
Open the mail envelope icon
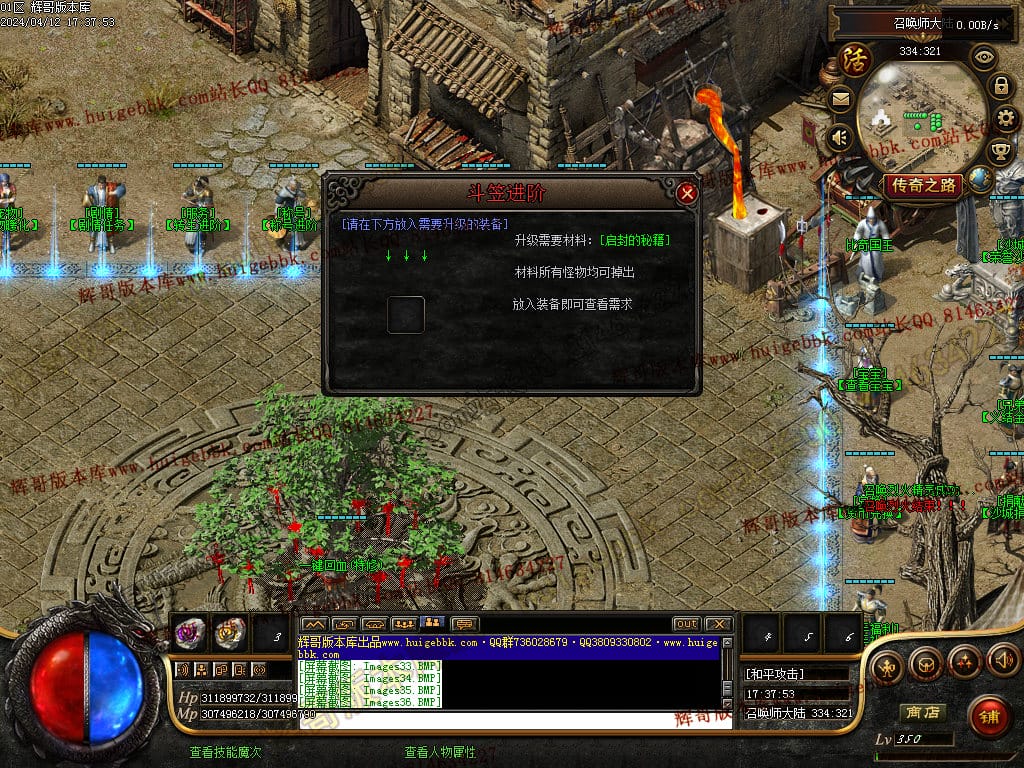click(840, 99)
